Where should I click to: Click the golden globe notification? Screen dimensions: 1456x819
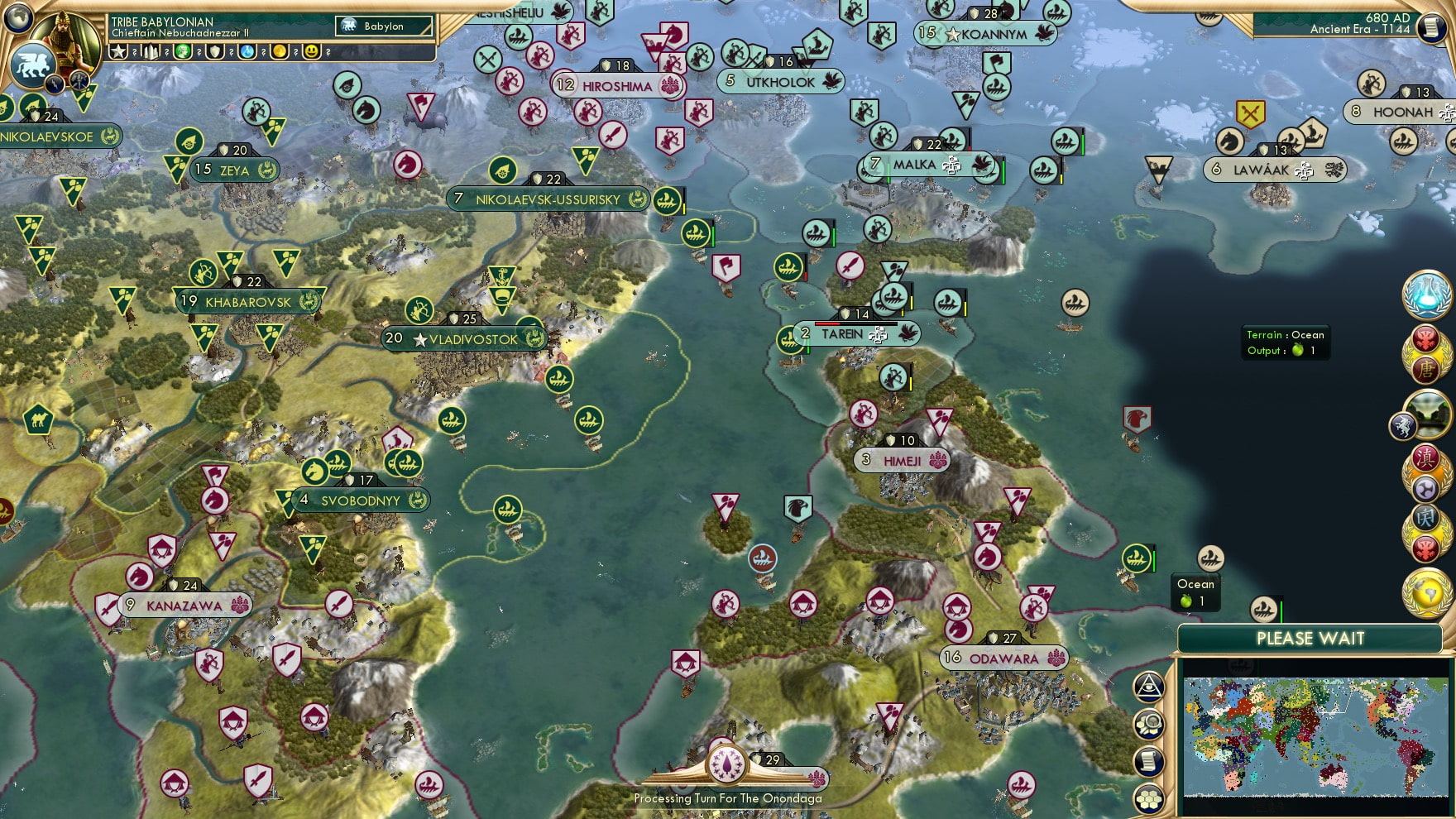(x=1427, y=592)
